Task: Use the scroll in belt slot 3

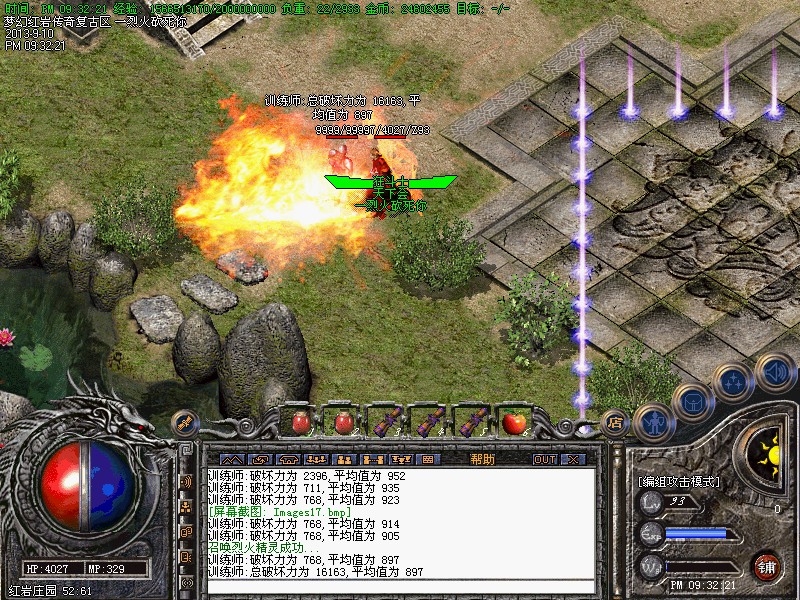Action: (x=386, y=421)
